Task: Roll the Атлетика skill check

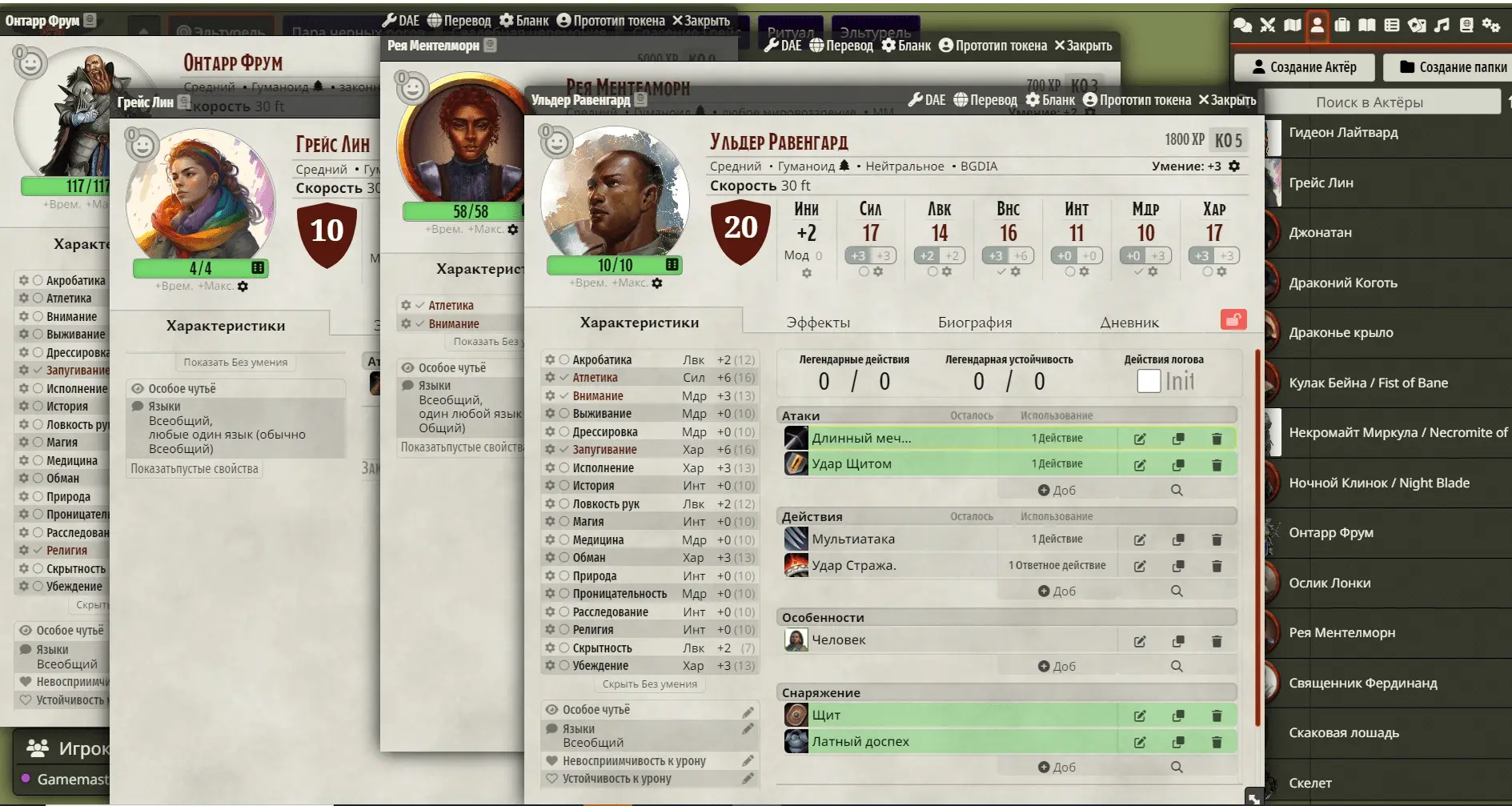Action: [x=595, y=378]
